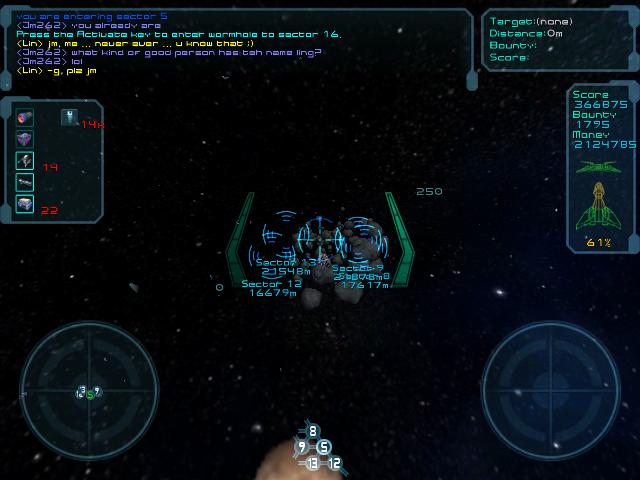640x480 pixels.
Task: Click the equipment icon labeled 14k
Action: coord(70,117)
